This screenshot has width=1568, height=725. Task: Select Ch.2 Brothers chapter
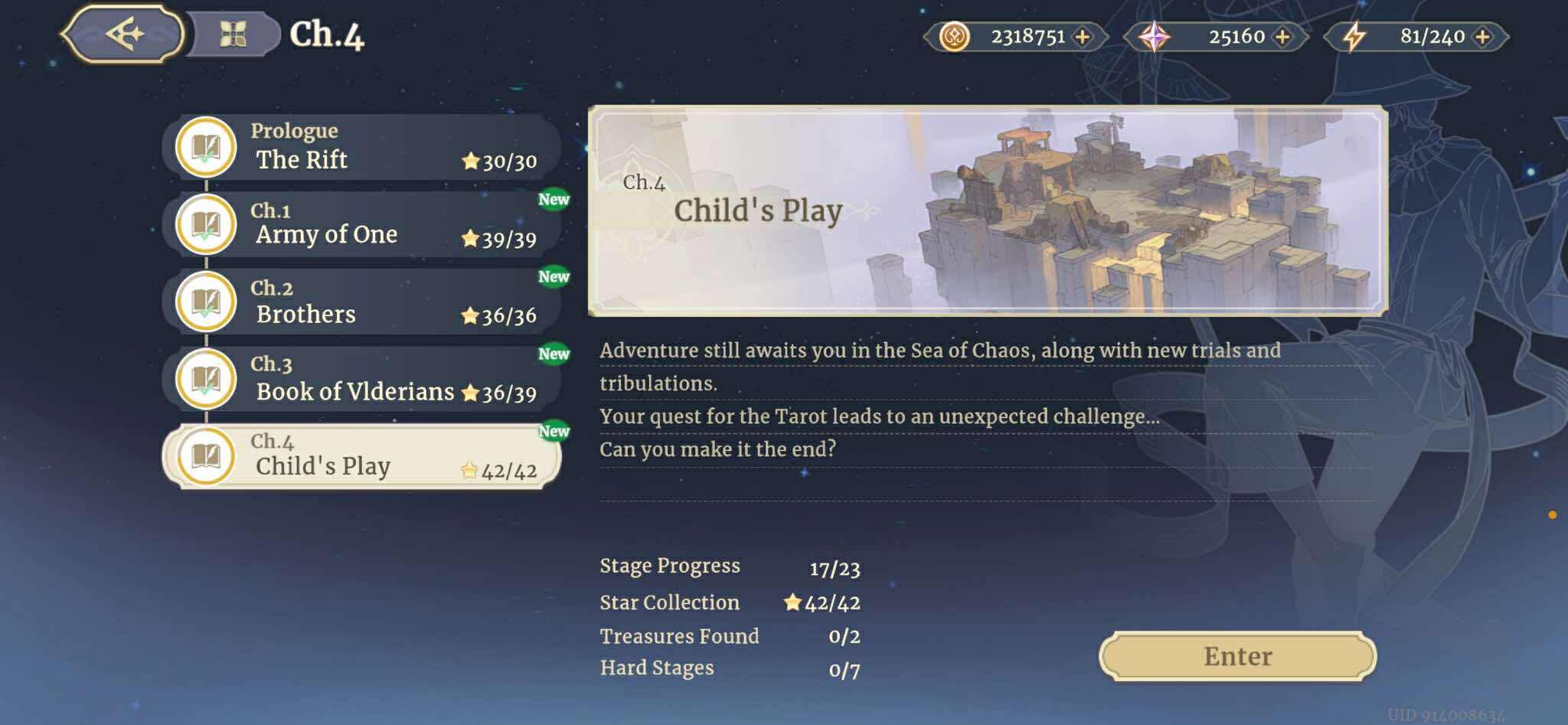pyautogui.click(x=361, y=302)
